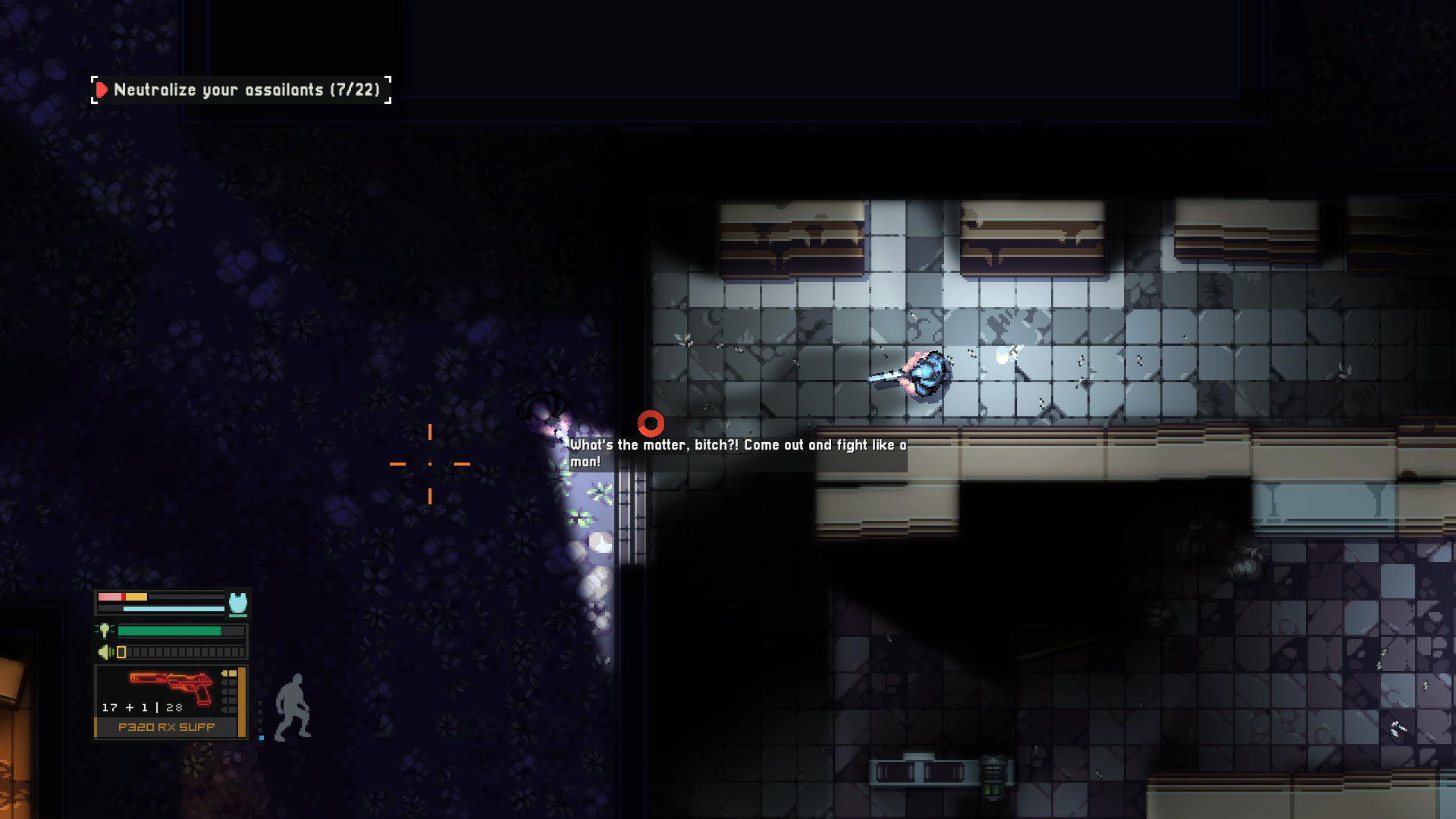The height and width of the screenshot is (819, 1456).
Task: Expand the objective bracket panel
Action: [241, 89]
